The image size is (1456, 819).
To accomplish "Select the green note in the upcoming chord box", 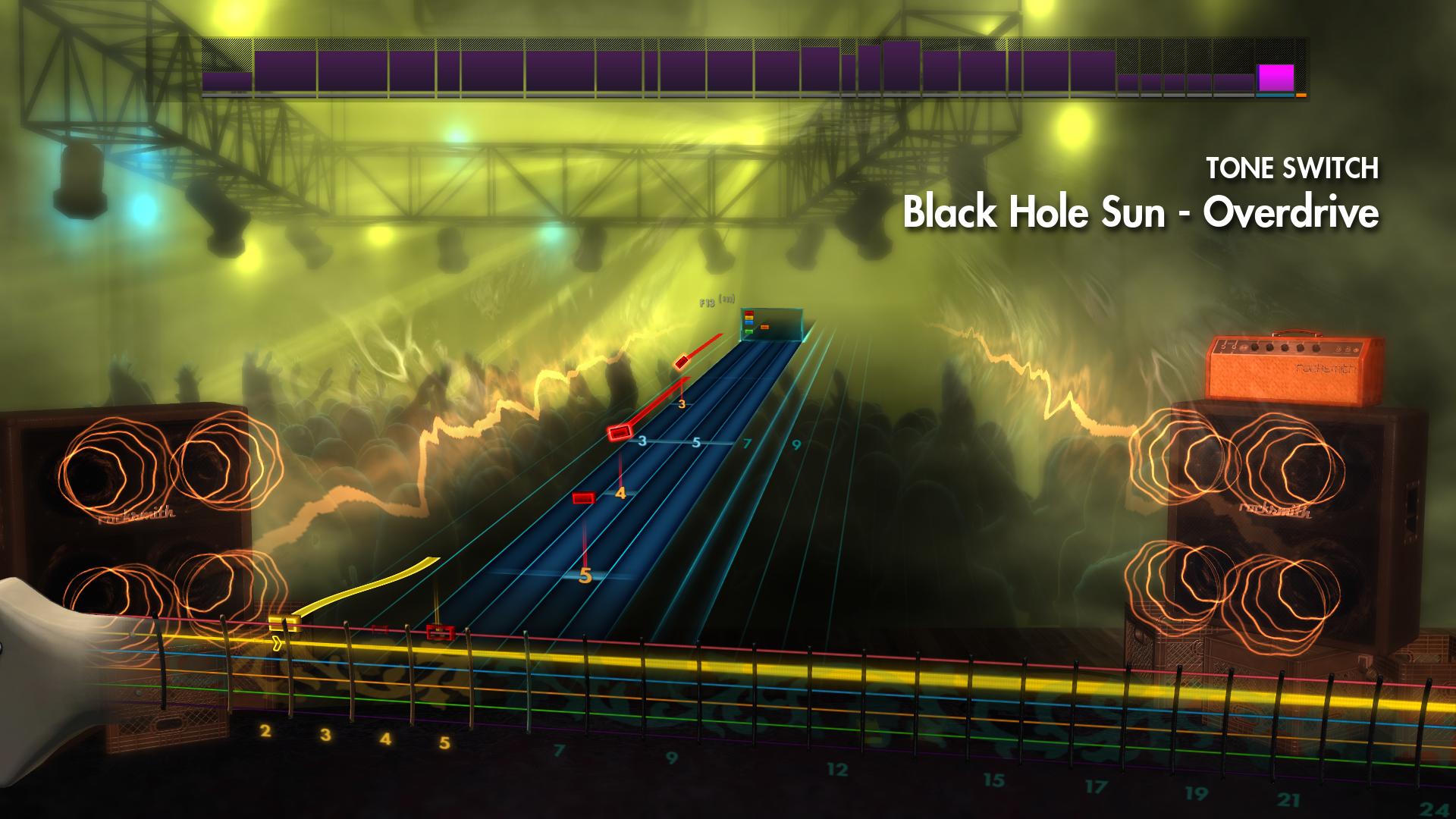I will pyautogui.click(x=749, y=331).
